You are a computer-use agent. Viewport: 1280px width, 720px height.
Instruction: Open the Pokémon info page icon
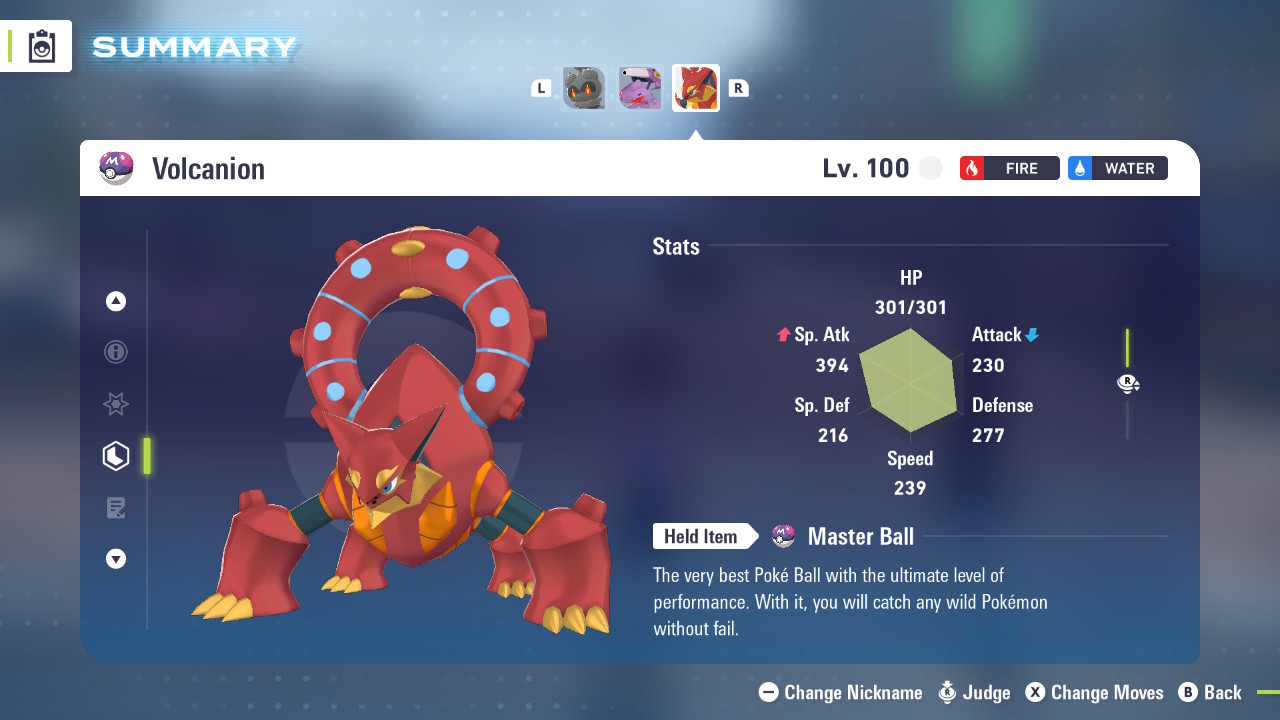(x=116, y=352)
